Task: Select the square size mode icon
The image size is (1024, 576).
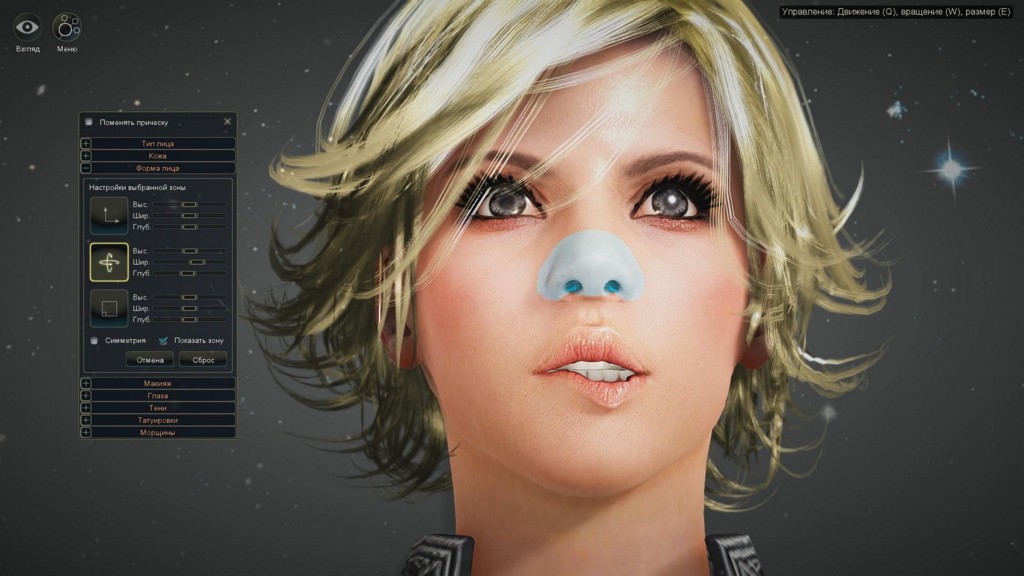Action: tap(108, 308)
